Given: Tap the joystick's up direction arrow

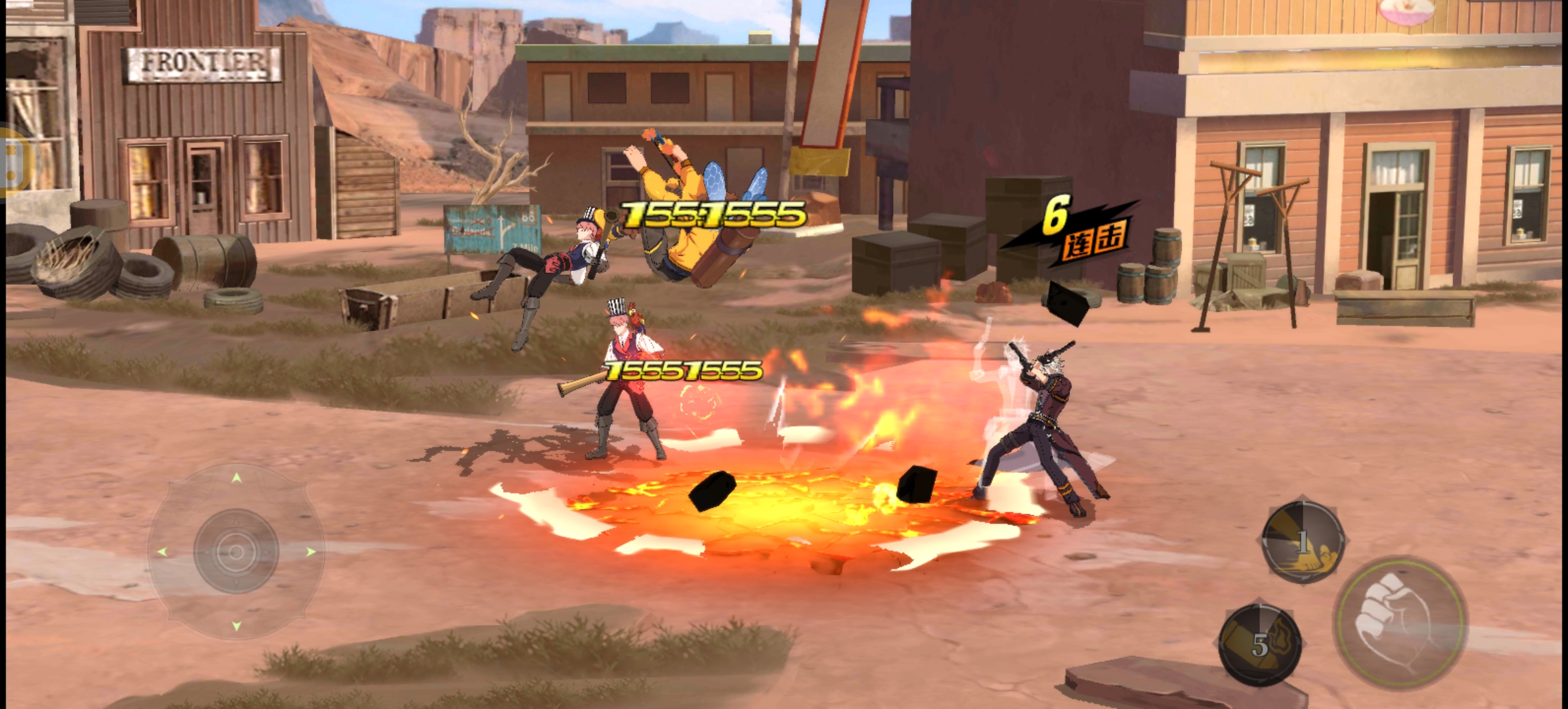Looking at the screenshot, I should (x=236, y=478).
